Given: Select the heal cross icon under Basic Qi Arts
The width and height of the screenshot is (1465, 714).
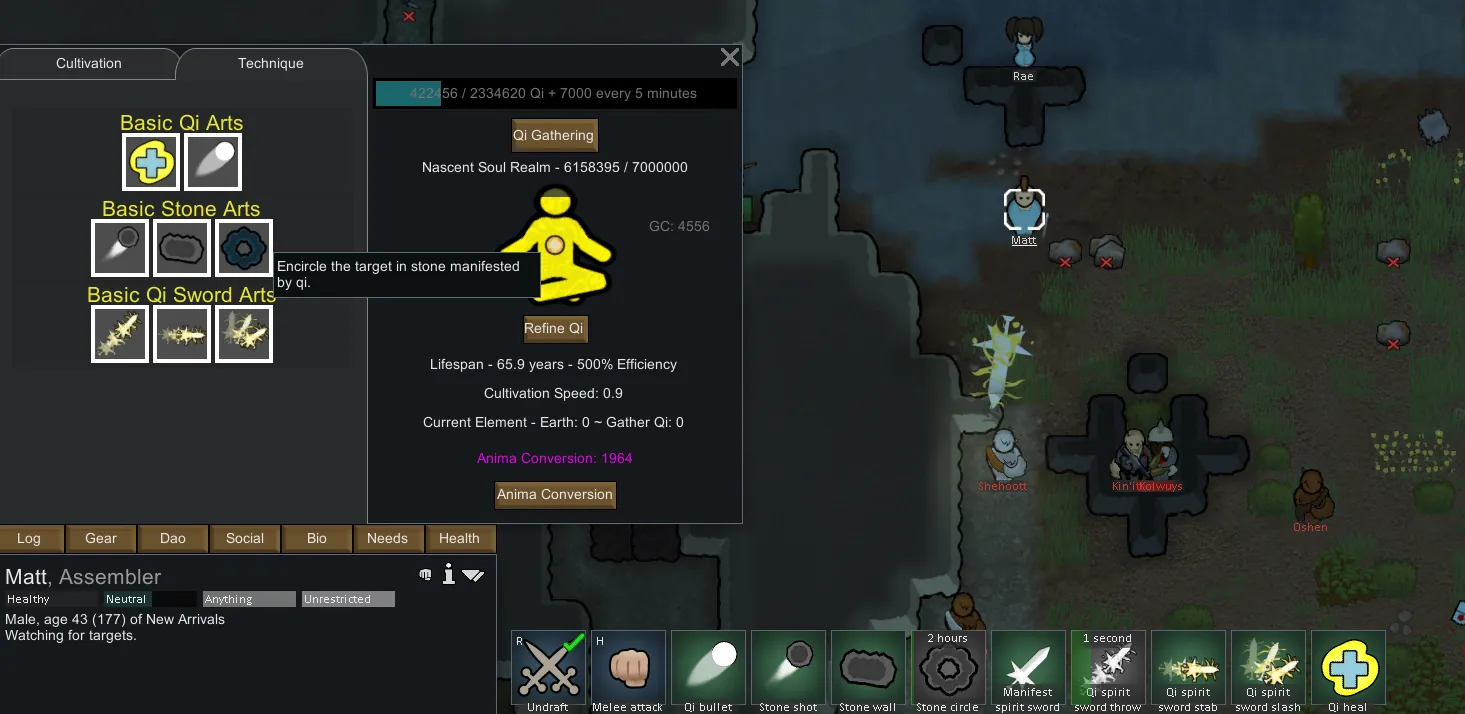Looking at the screenshot, I should pos(151,161).
